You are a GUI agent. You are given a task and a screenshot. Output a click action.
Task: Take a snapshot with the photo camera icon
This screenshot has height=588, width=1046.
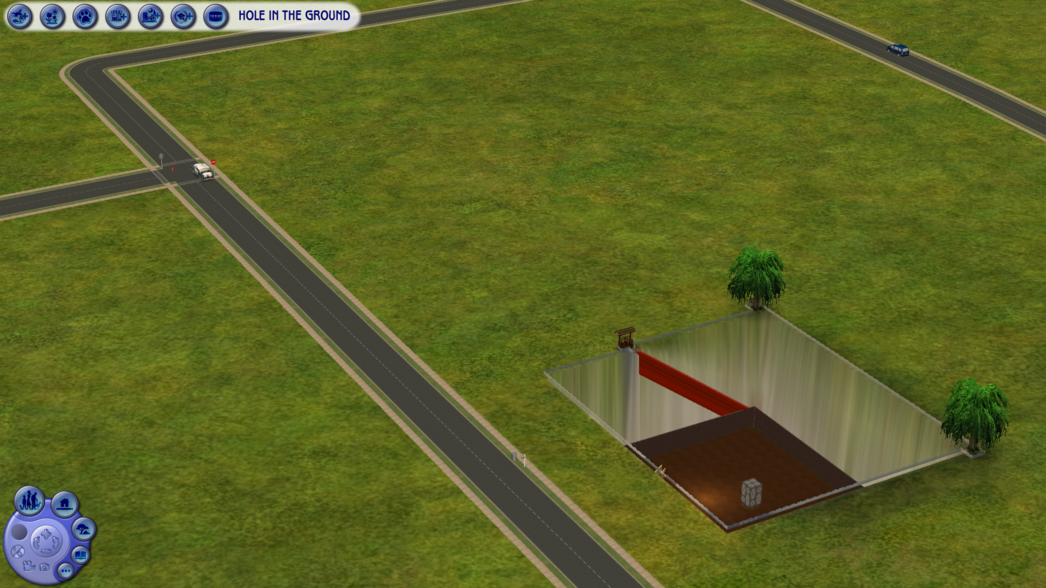click(x=45, y=567)
